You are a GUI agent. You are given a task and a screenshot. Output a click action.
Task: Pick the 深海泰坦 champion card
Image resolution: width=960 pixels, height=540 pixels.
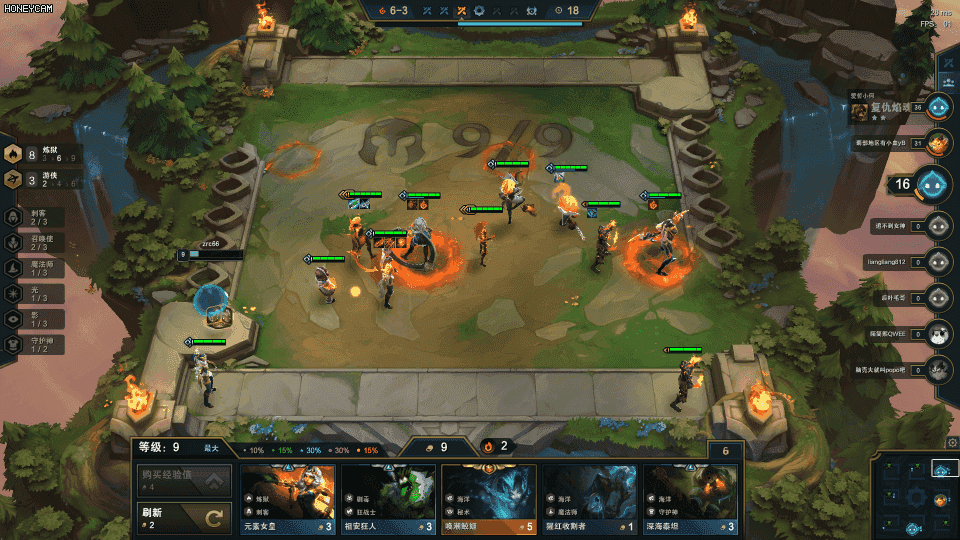691,498
